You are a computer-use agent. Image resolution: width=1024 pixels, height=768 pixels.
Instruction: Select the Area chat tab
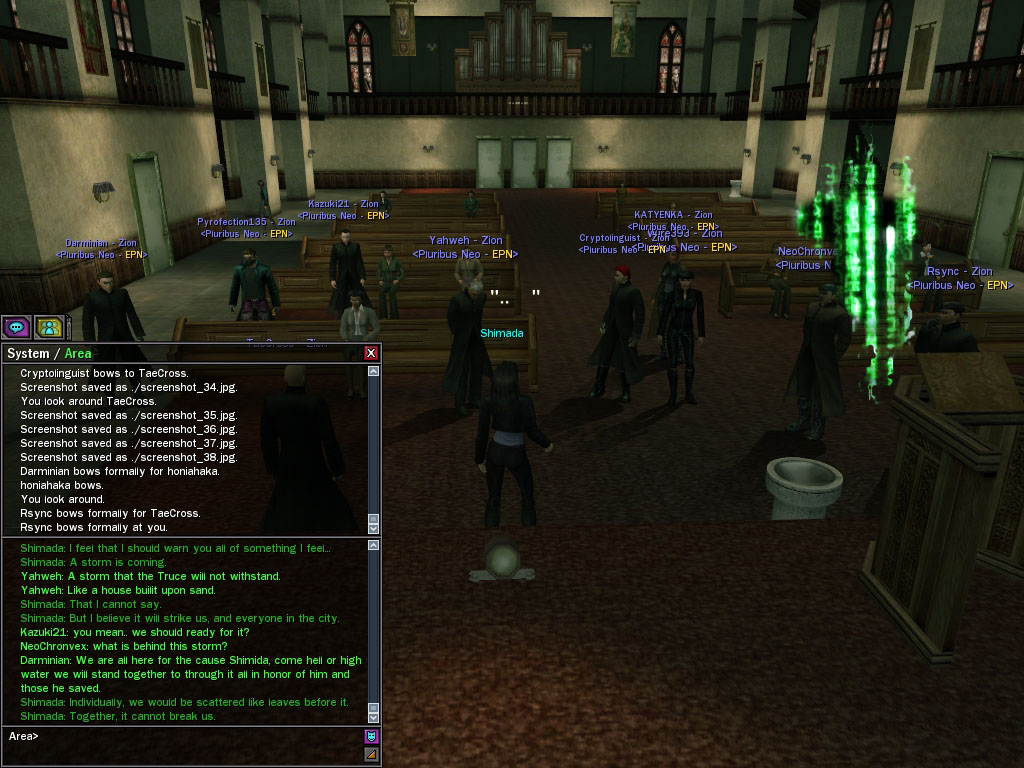[x=78, y=353]
